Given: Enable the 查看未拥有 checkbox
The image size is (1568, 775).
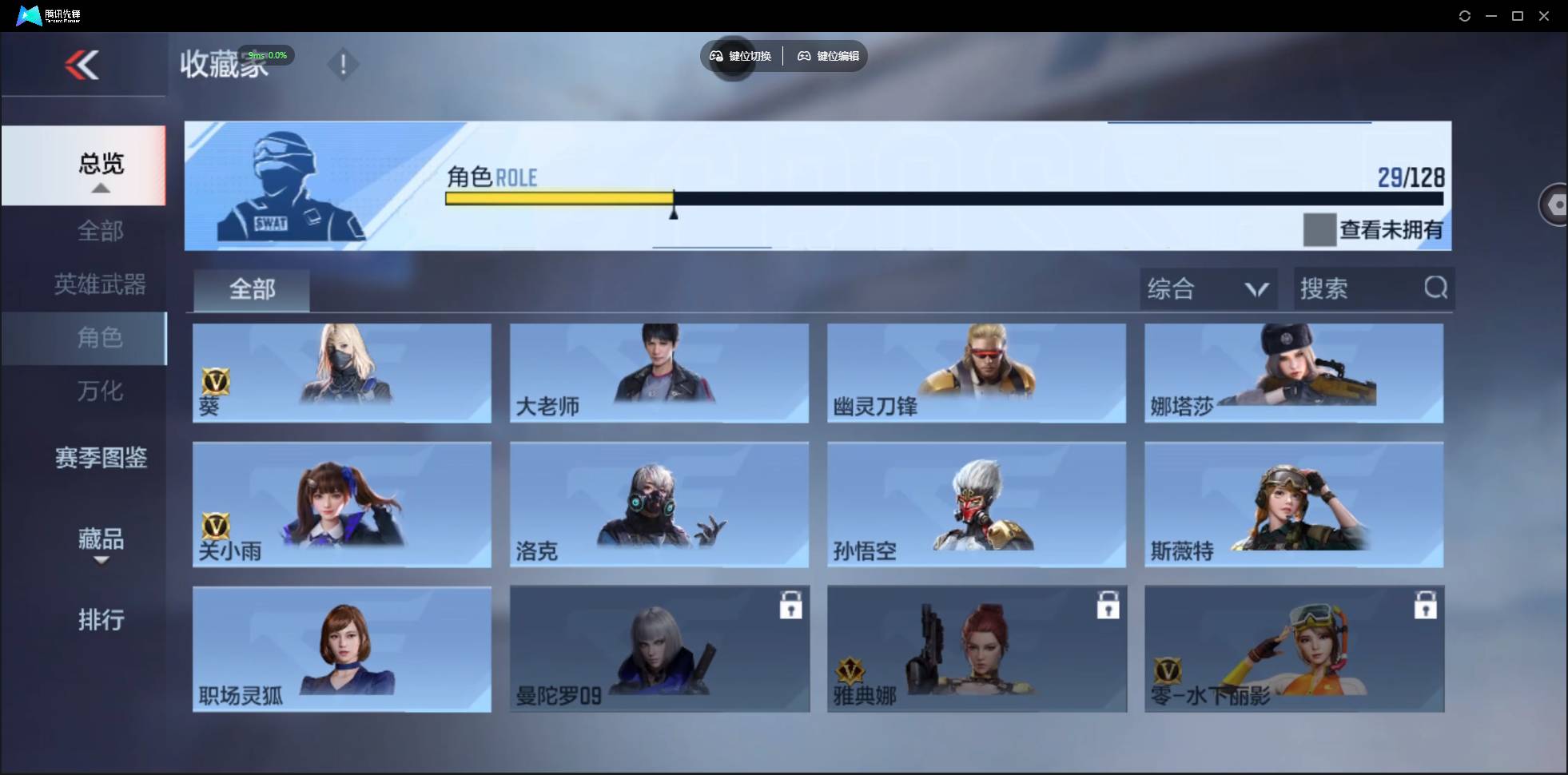Looking at the screenshot, I should tap(1319, 230).
